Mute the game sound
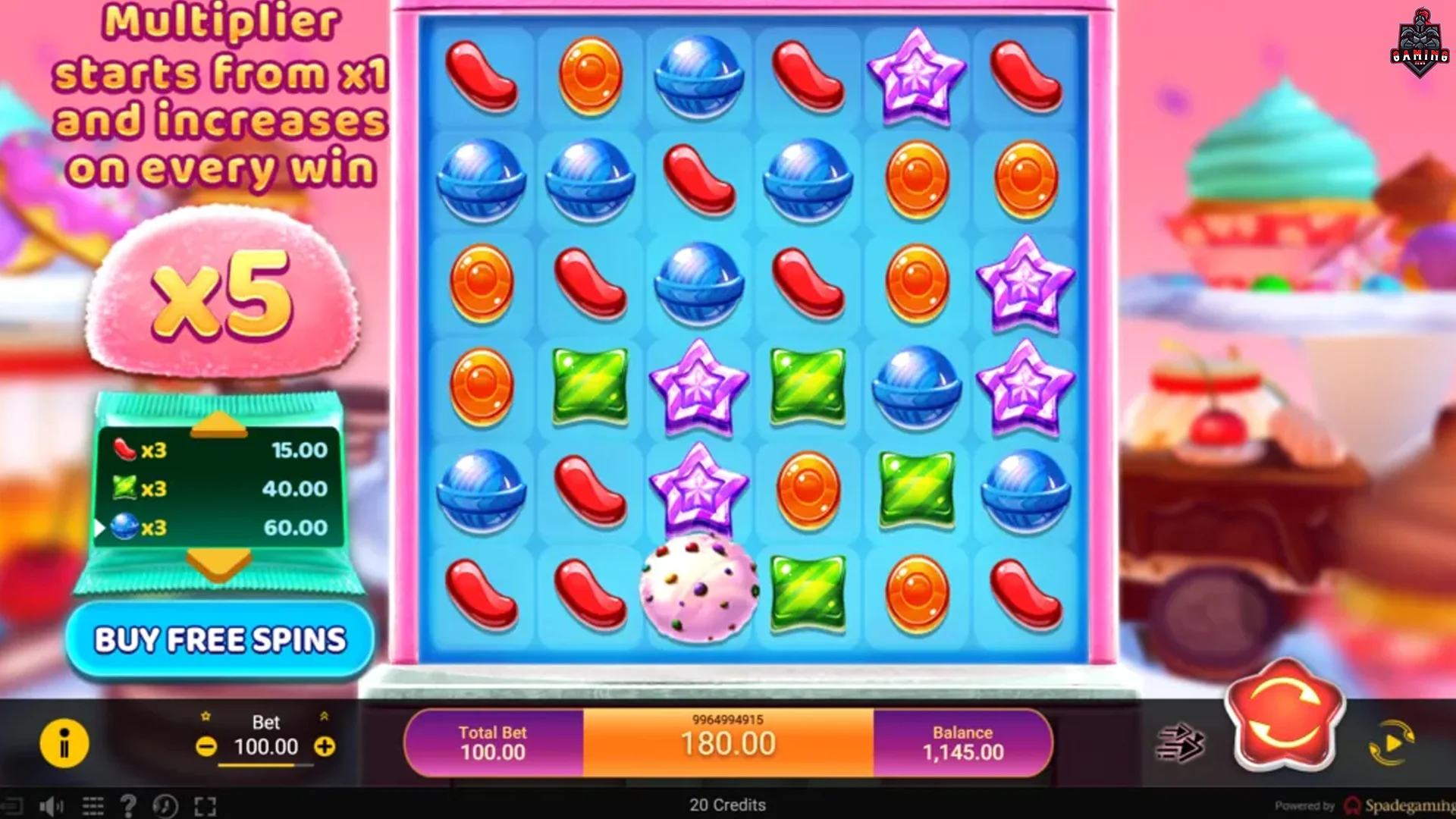This screenshot has width=1456, height=819. click(51, 805)
